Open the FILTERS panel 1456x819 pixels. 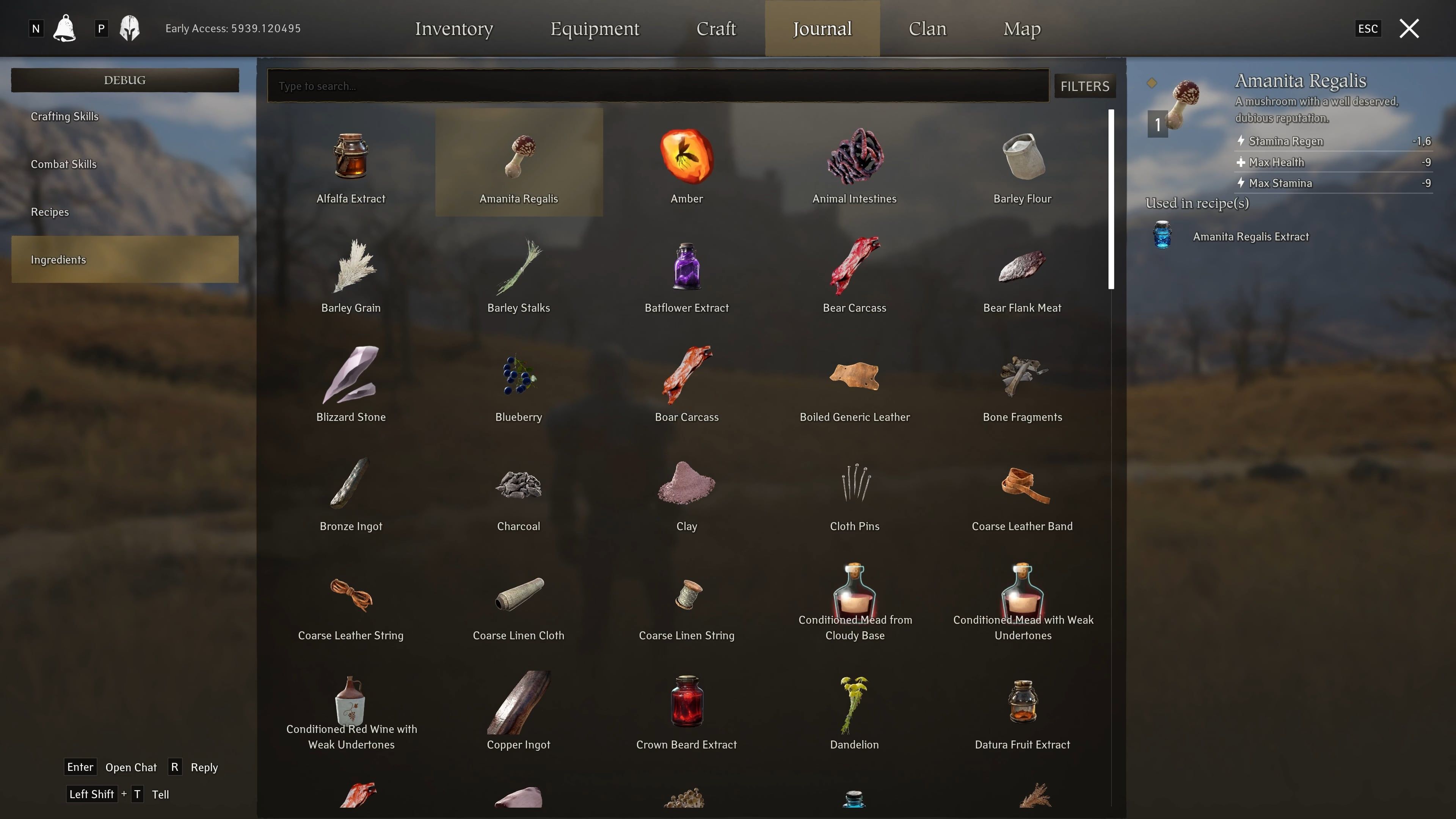click(x=1084, y=86)
